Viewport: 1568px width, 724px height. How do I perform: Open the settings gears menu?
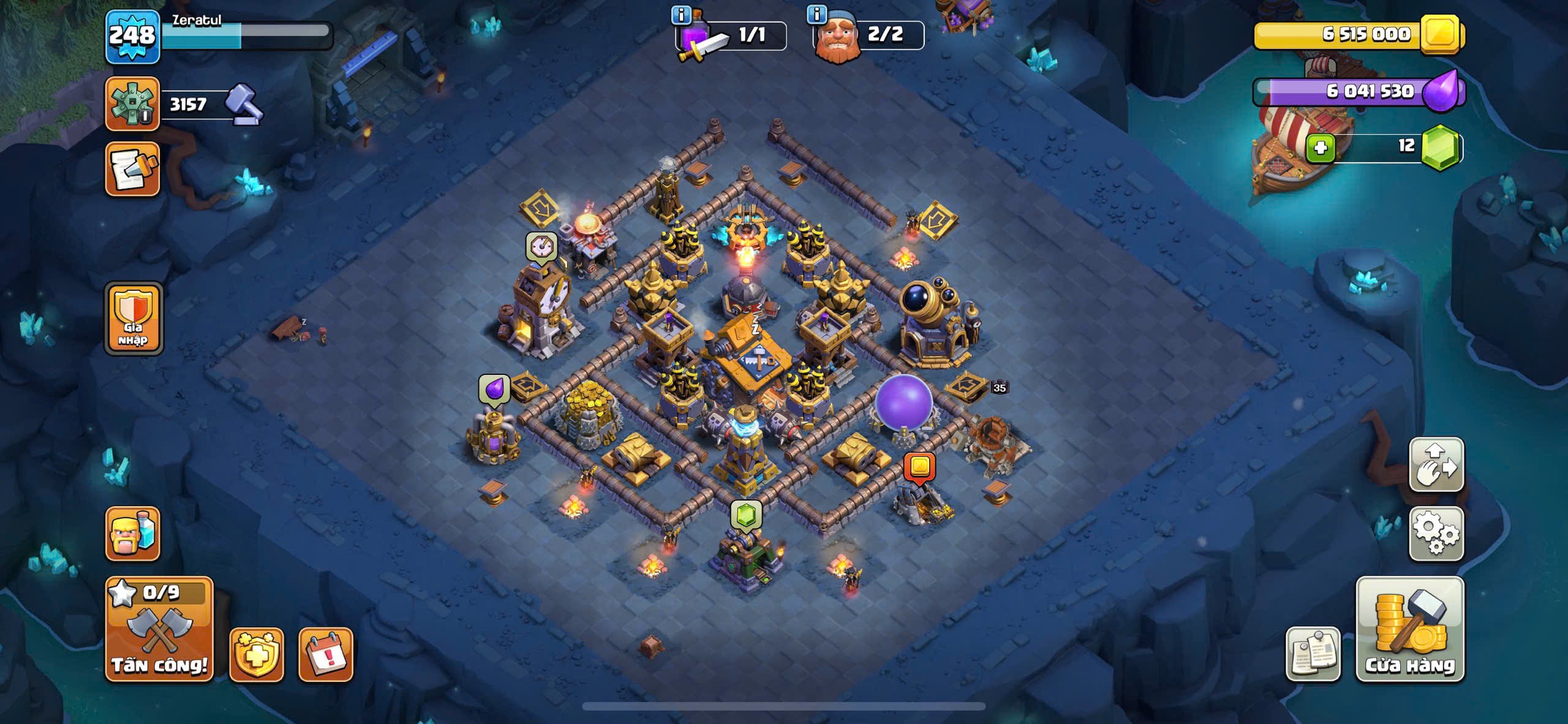click(1436, 534)
